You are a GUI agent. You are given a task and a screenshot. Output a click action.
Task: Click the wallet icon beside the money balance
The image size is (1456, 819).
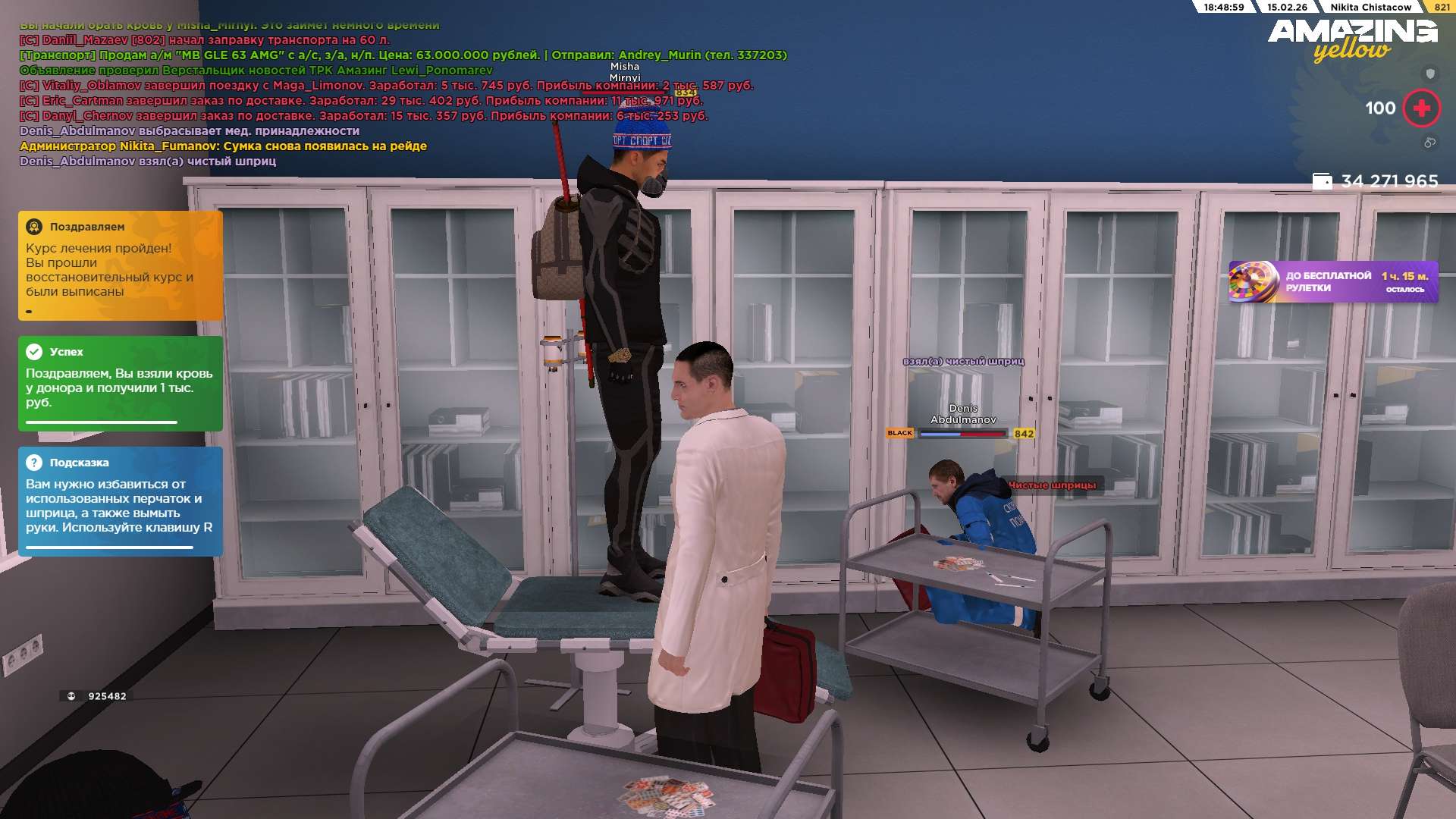pyautogui.click(x=1322, y=181)
